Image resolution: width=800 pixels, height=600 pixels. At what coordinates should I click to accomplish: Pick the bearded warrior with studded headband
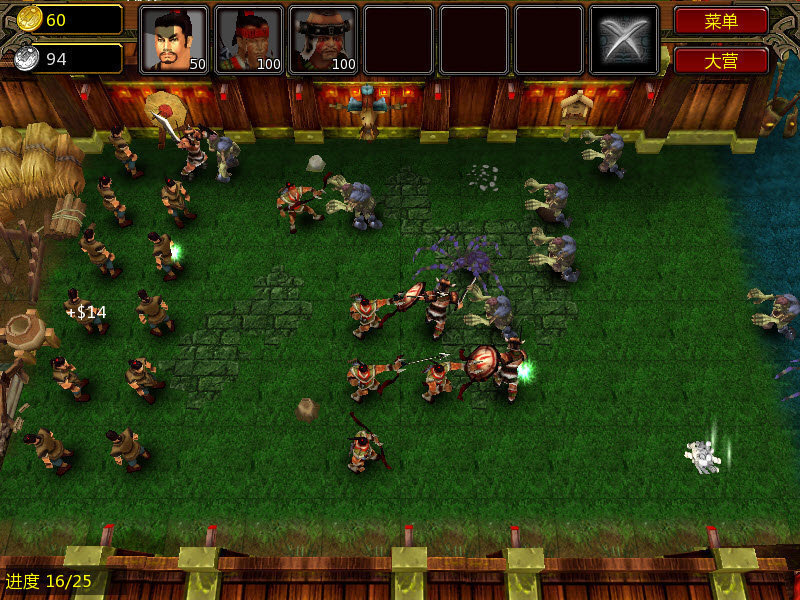[324, 41]
